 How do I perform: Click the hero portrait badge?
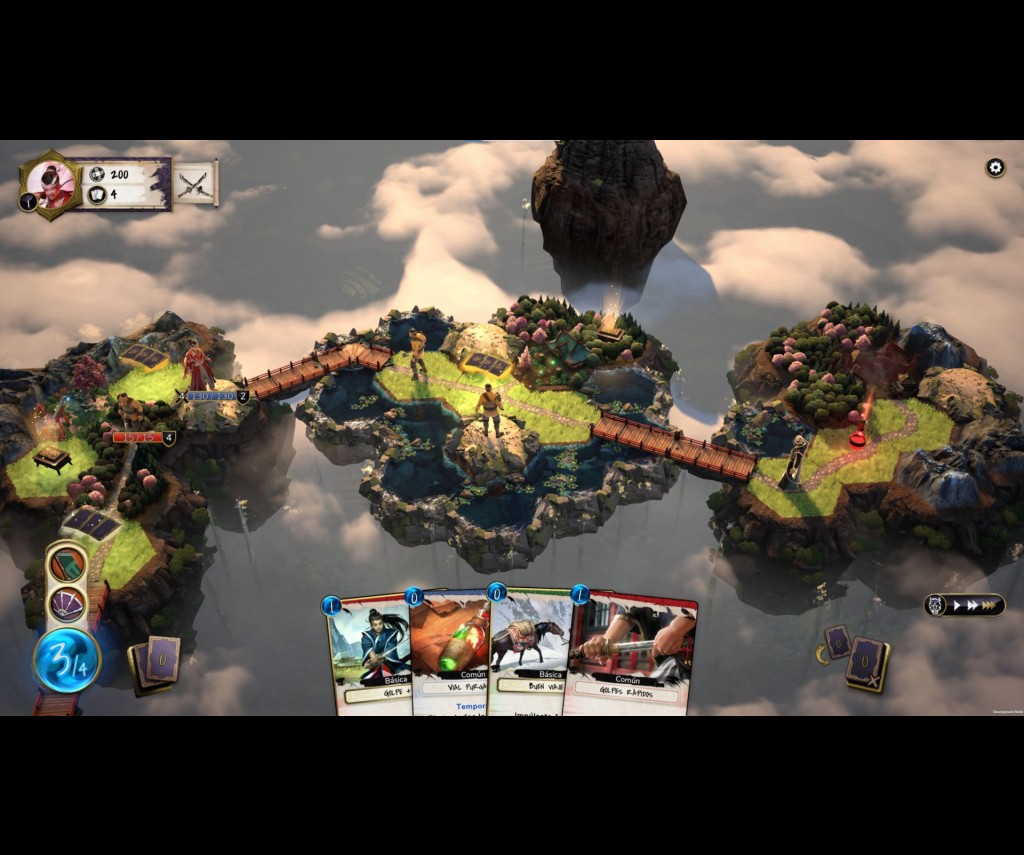click(x=50, y=184)
